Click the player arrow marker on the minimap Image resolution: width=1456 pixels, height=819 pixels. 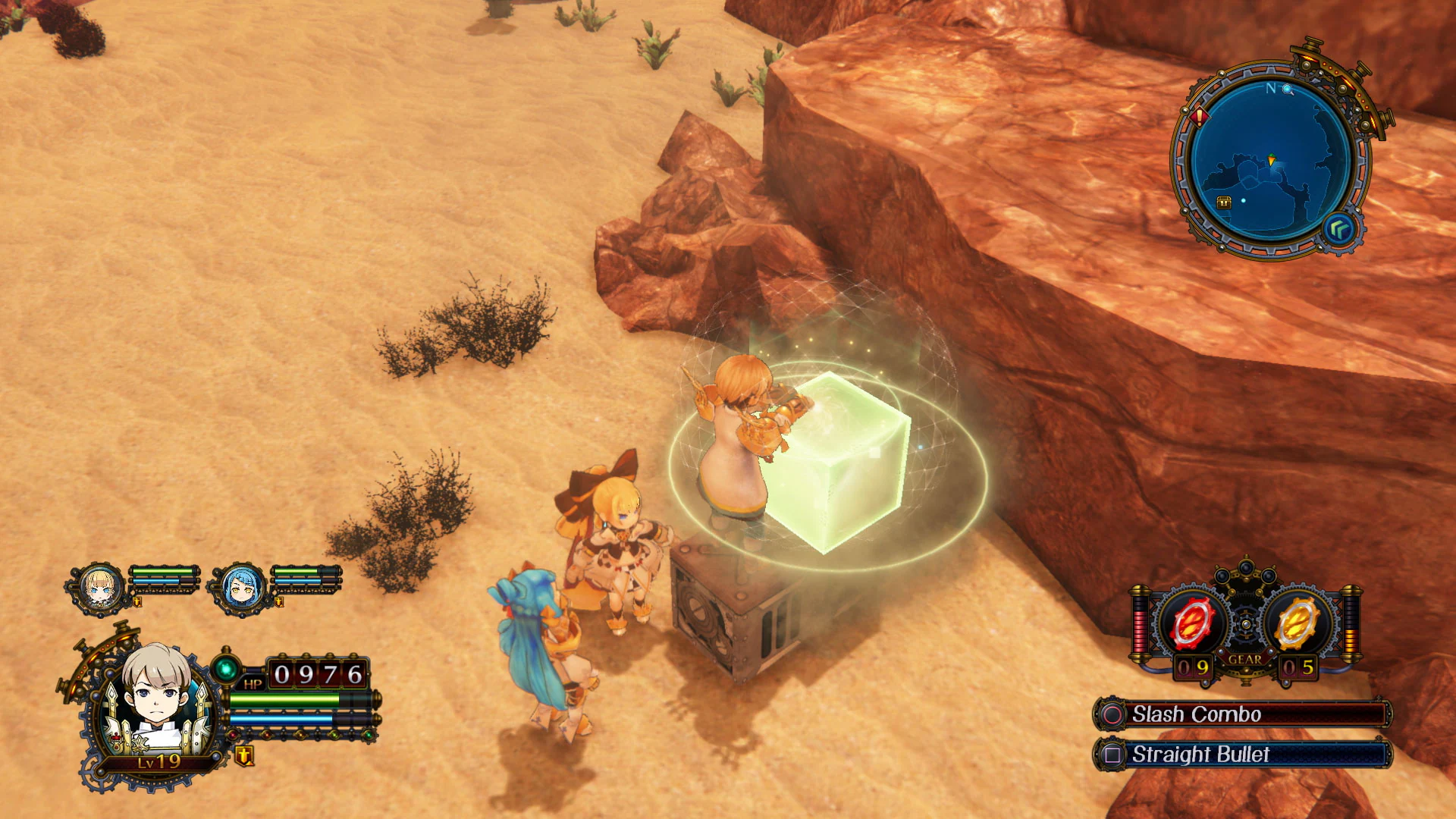pyautogui.click(x=1271, y=159)
